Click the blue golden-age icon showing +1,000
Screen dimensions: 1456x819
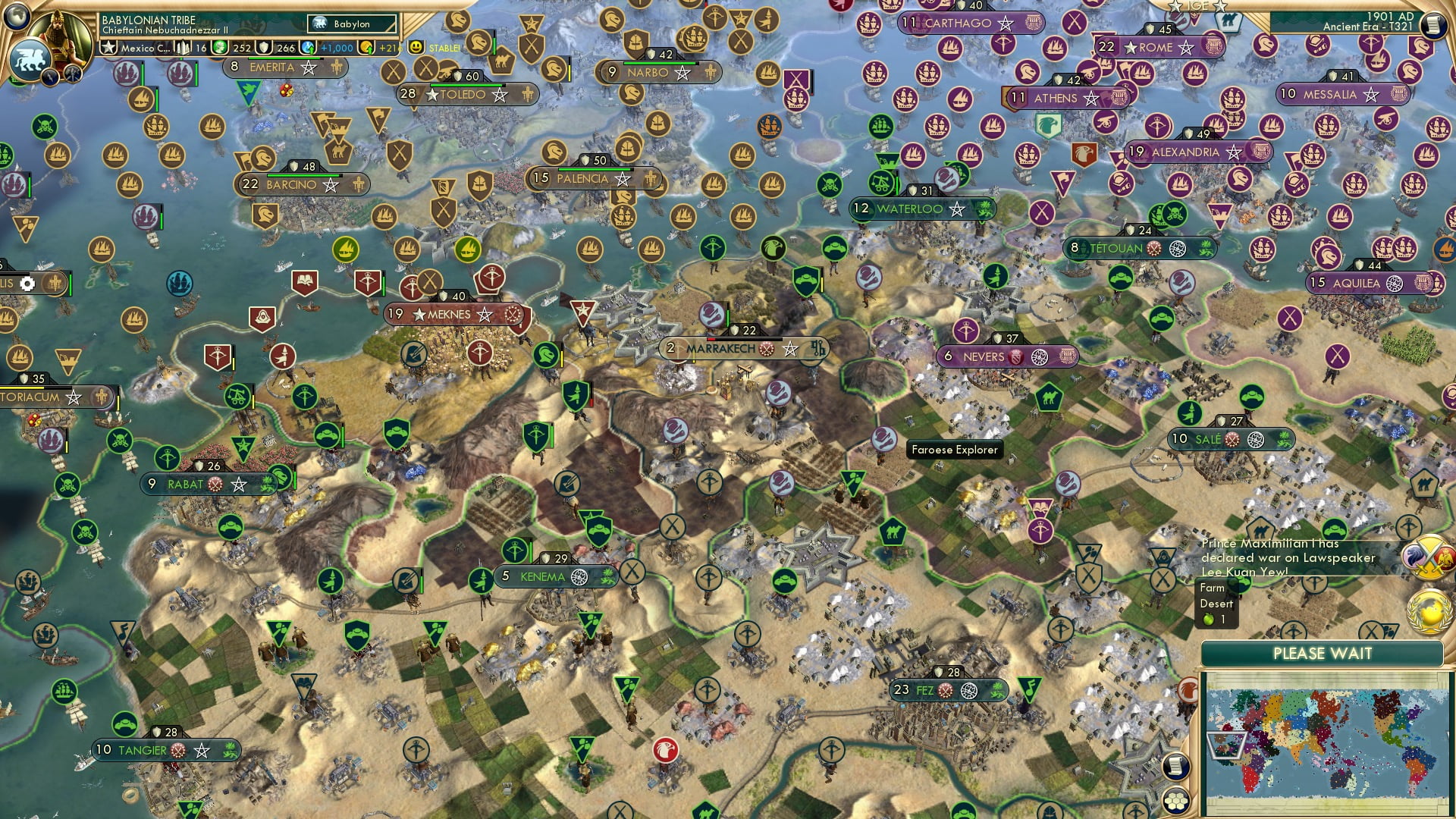(308, 48)
